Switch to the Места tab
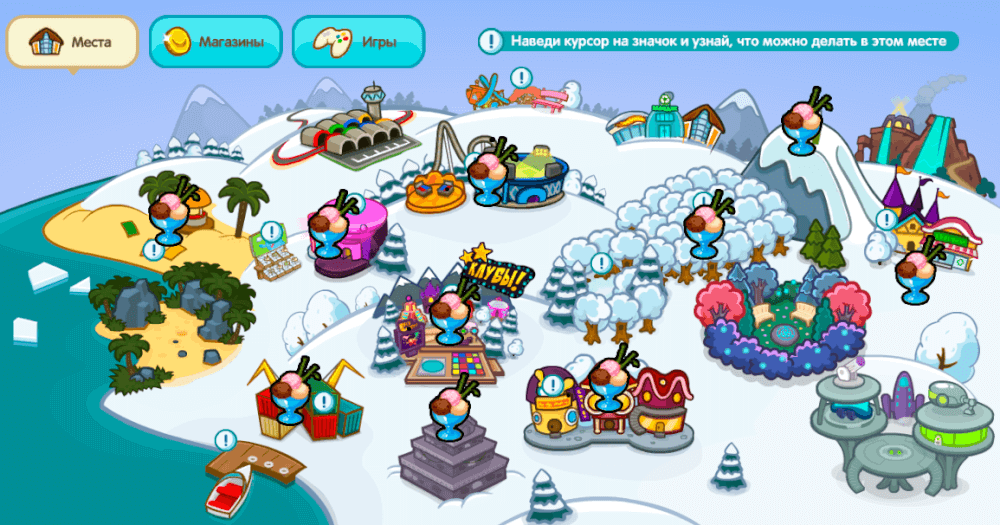 click(72, 42)
